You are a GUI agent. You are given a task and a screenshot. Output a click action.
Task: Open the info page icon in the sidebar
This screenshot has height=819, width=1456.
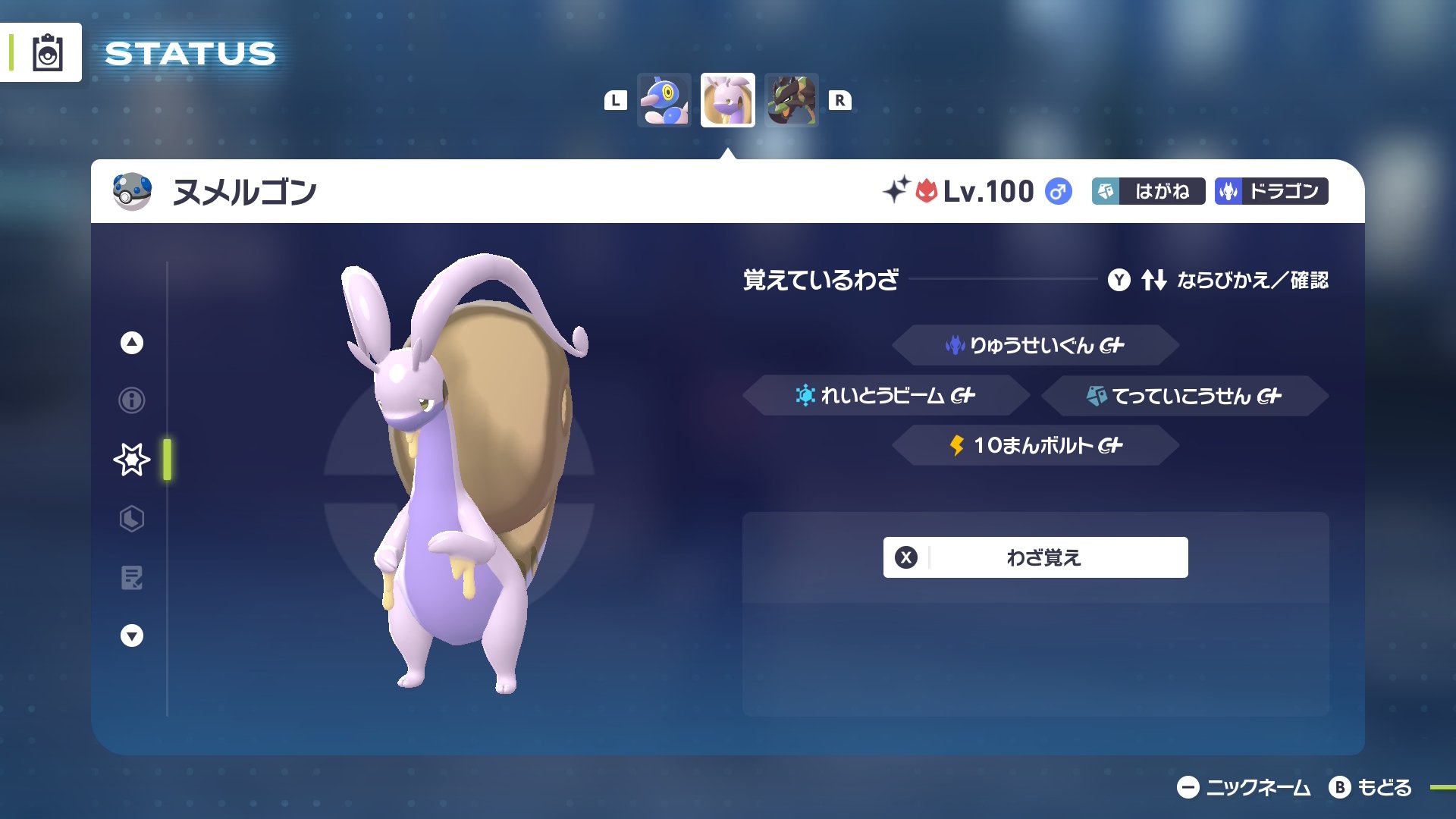tap(131, 400)
